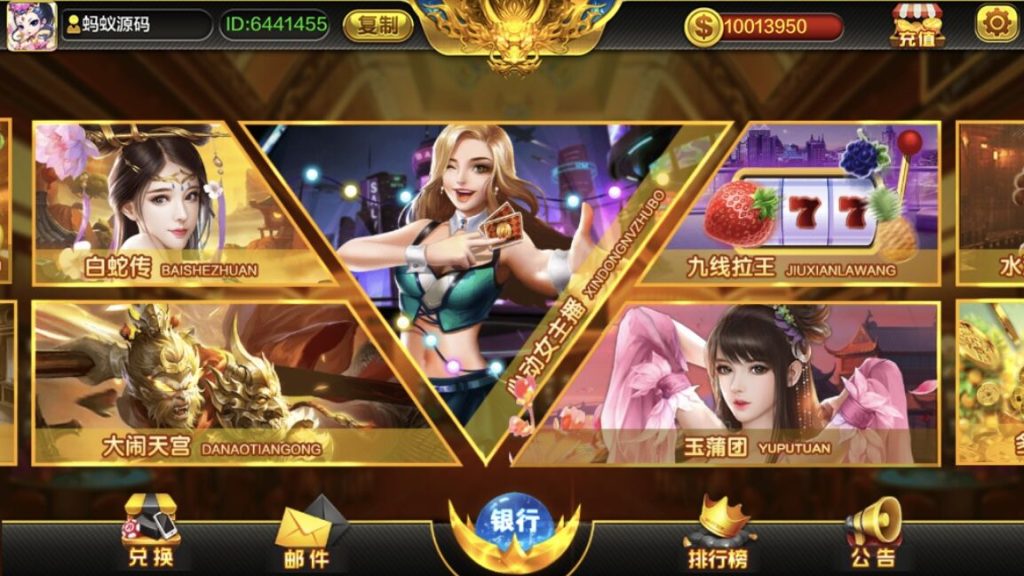The width and height of the screenshot is (1024, 576).
Task: Open the player avatar profile
Action: pos(31,26)
